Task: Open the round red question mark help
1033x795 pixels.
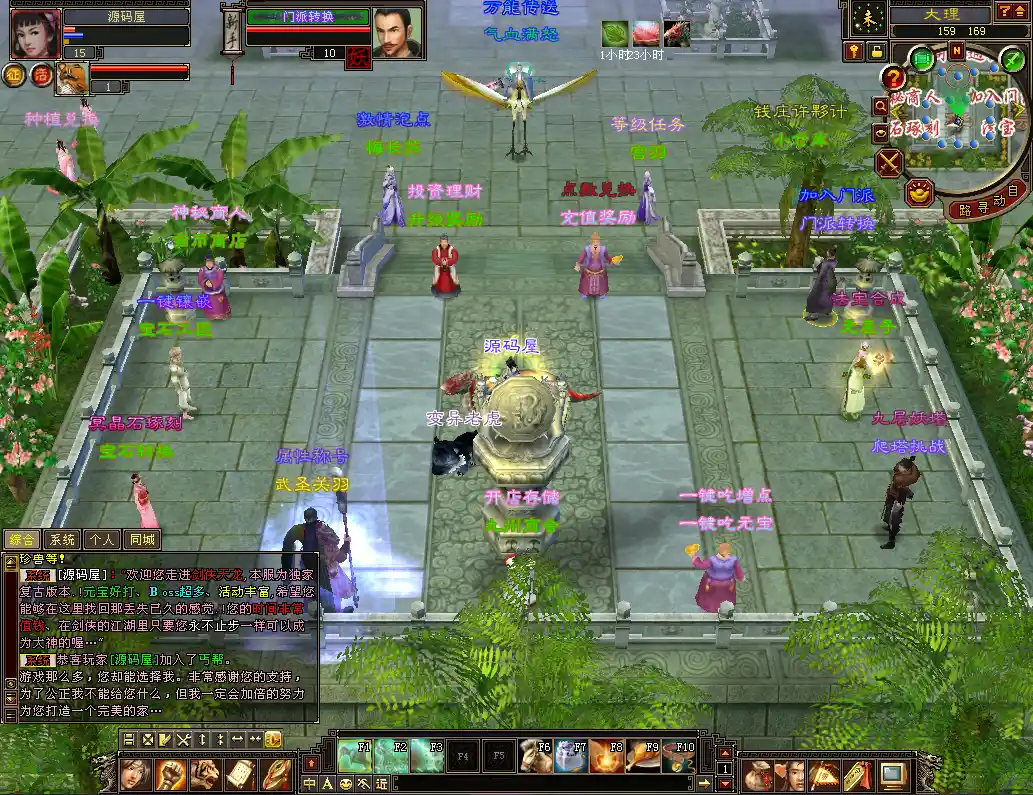Action: [x=893, y=78]
